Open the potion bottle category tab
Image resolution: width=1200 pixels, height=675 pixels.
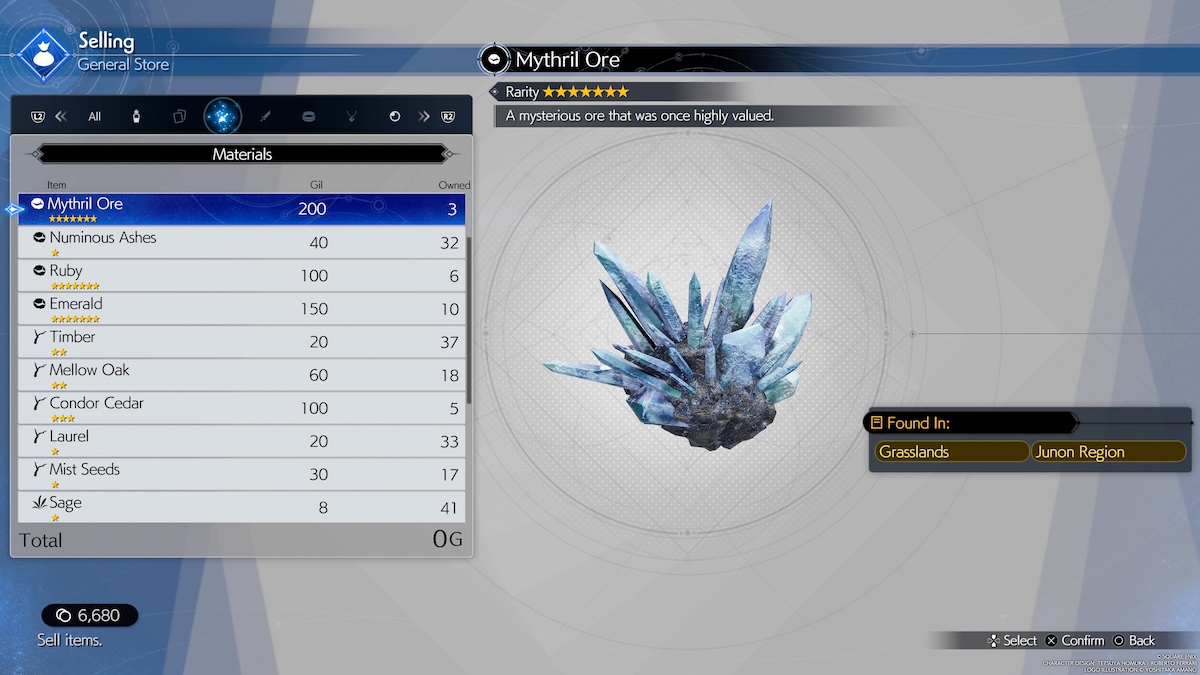[x=136, y=116]
